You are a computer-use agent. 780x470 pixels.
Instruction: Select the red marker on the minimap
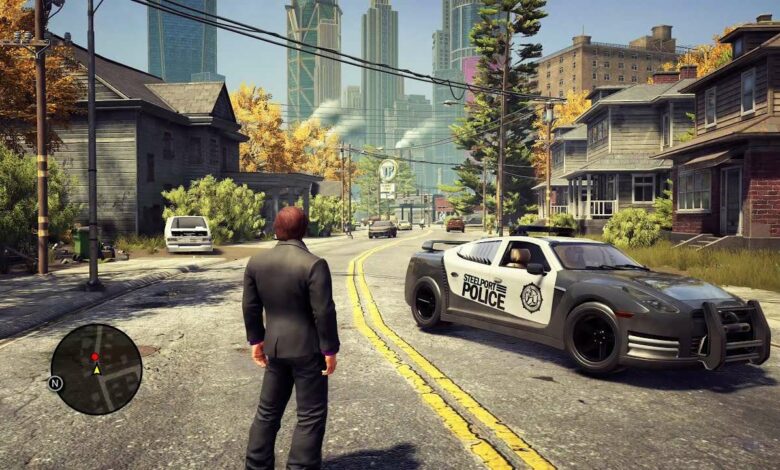point(95,357)
